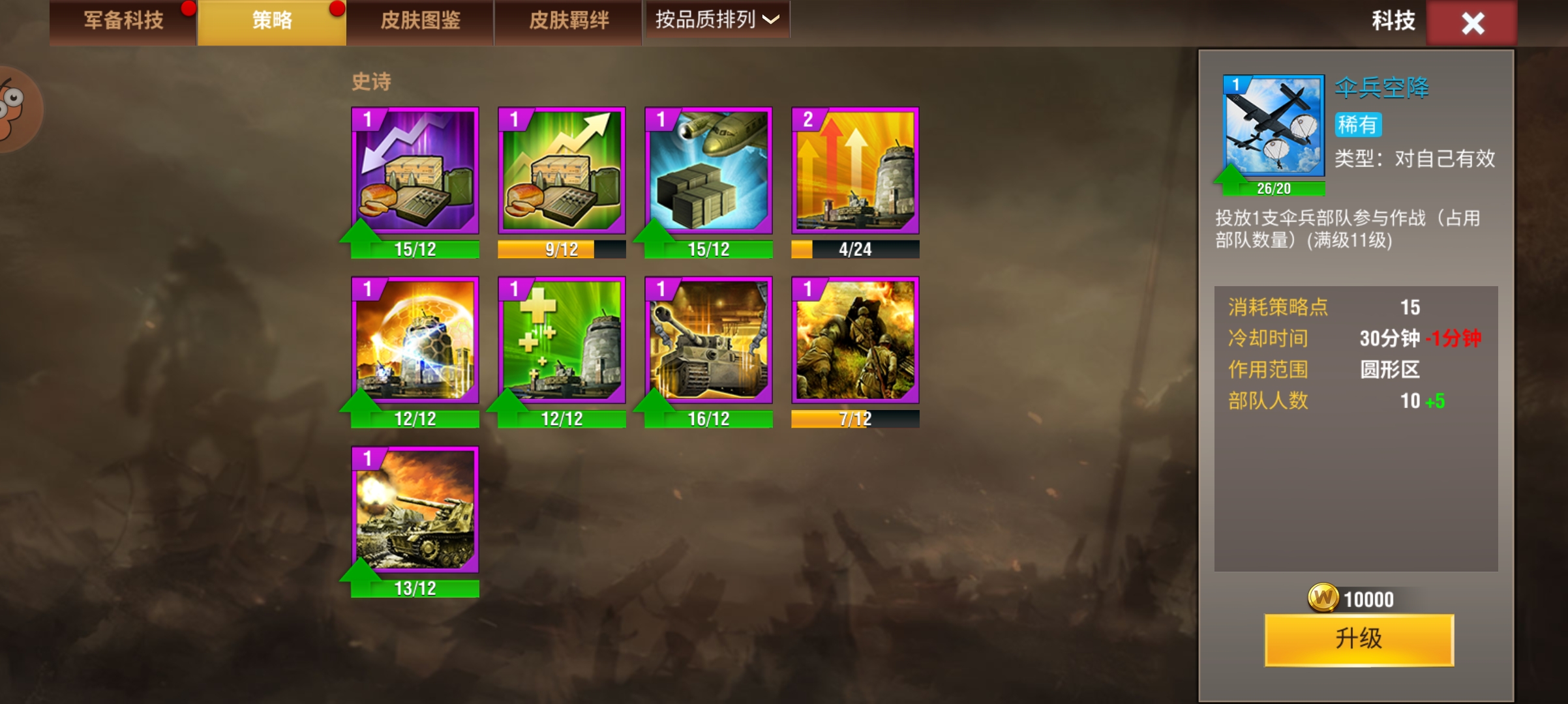Switch to the 军备科技 tab
Screen dimensions: 1568x704
pyautogui.click(x=123, y=20)
